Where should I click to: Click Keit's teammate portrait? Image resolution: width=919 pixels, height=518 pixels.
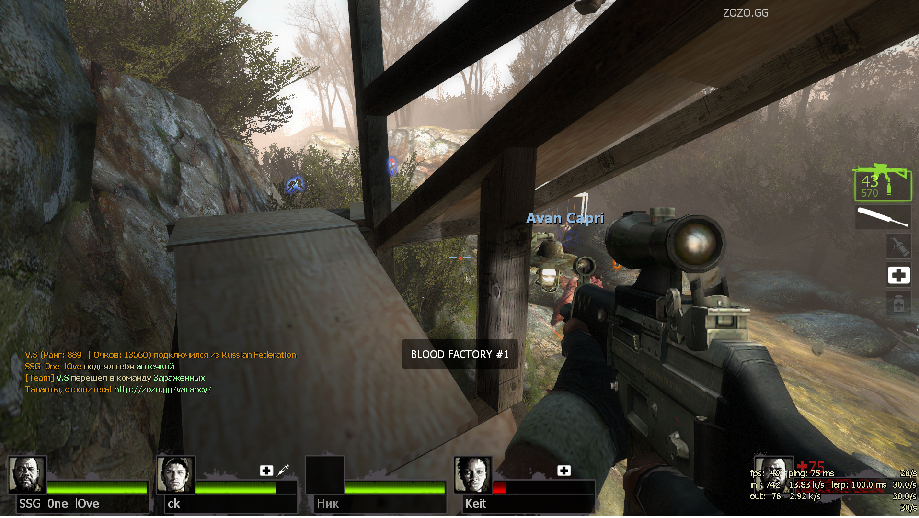472,474
